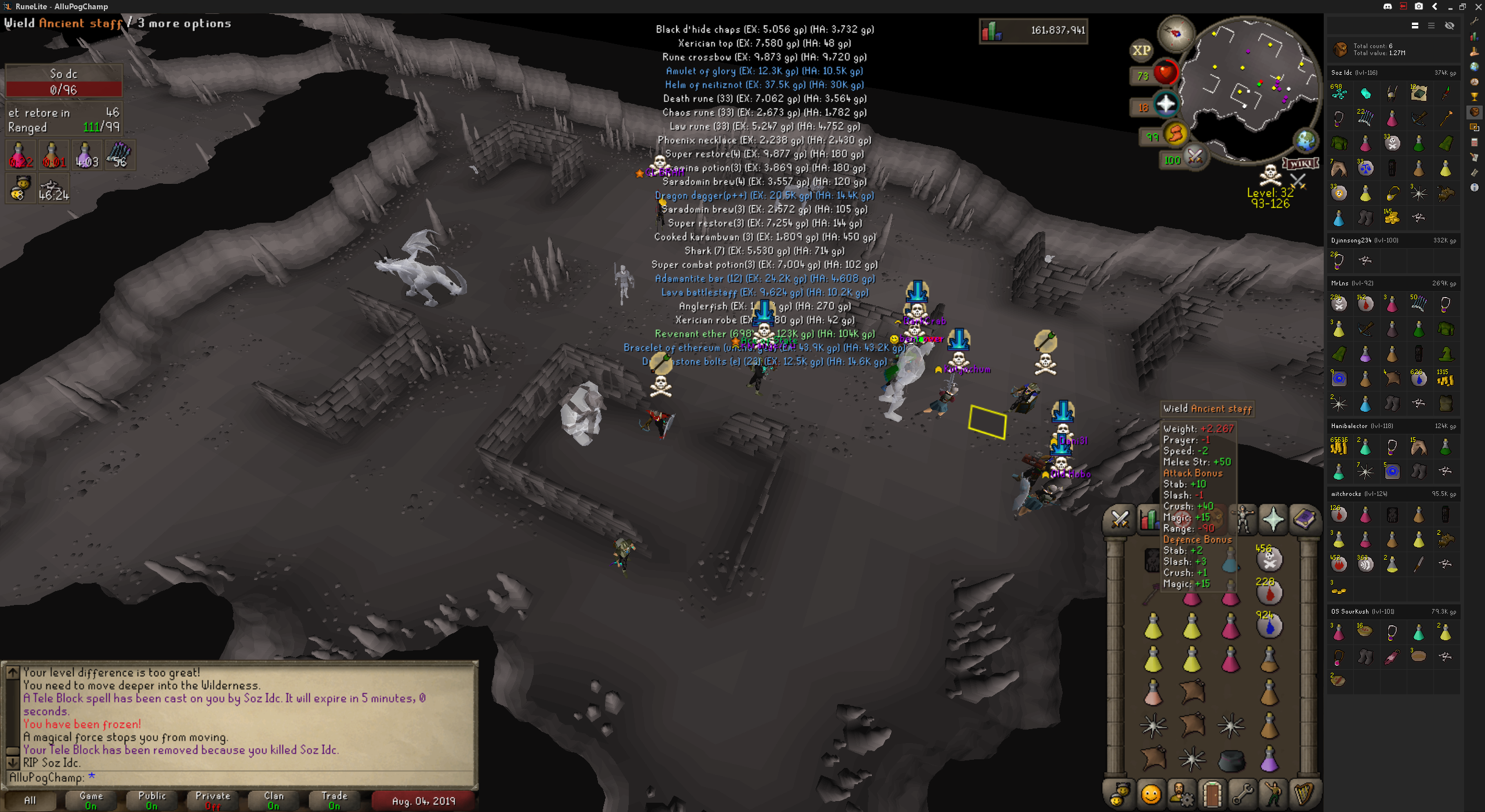Screen dimensions: 1485x812
Task: Open the Emotes tab
Action: [x=1273, y=794]
